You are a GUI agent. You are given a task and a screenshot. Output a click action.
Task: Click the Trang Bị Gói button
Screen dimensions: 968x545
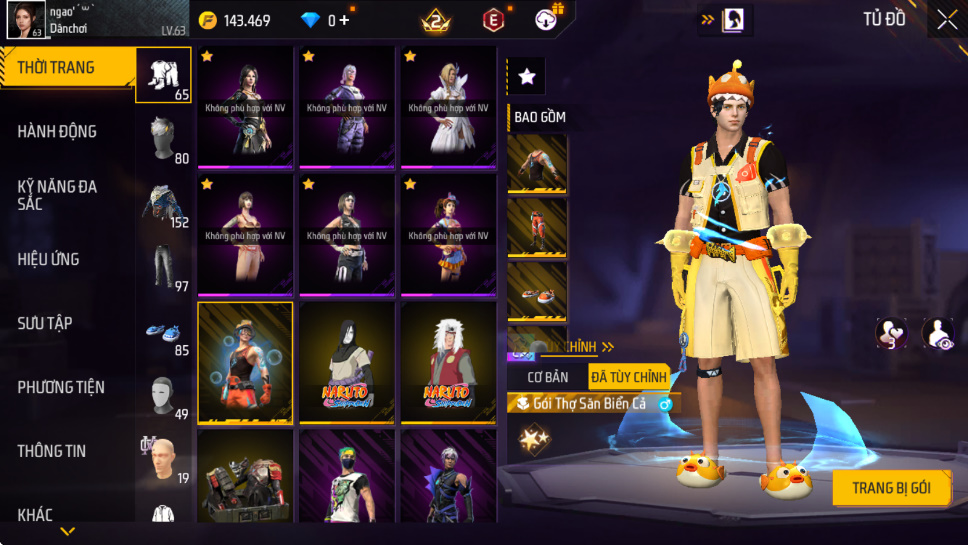click(891, 488)
